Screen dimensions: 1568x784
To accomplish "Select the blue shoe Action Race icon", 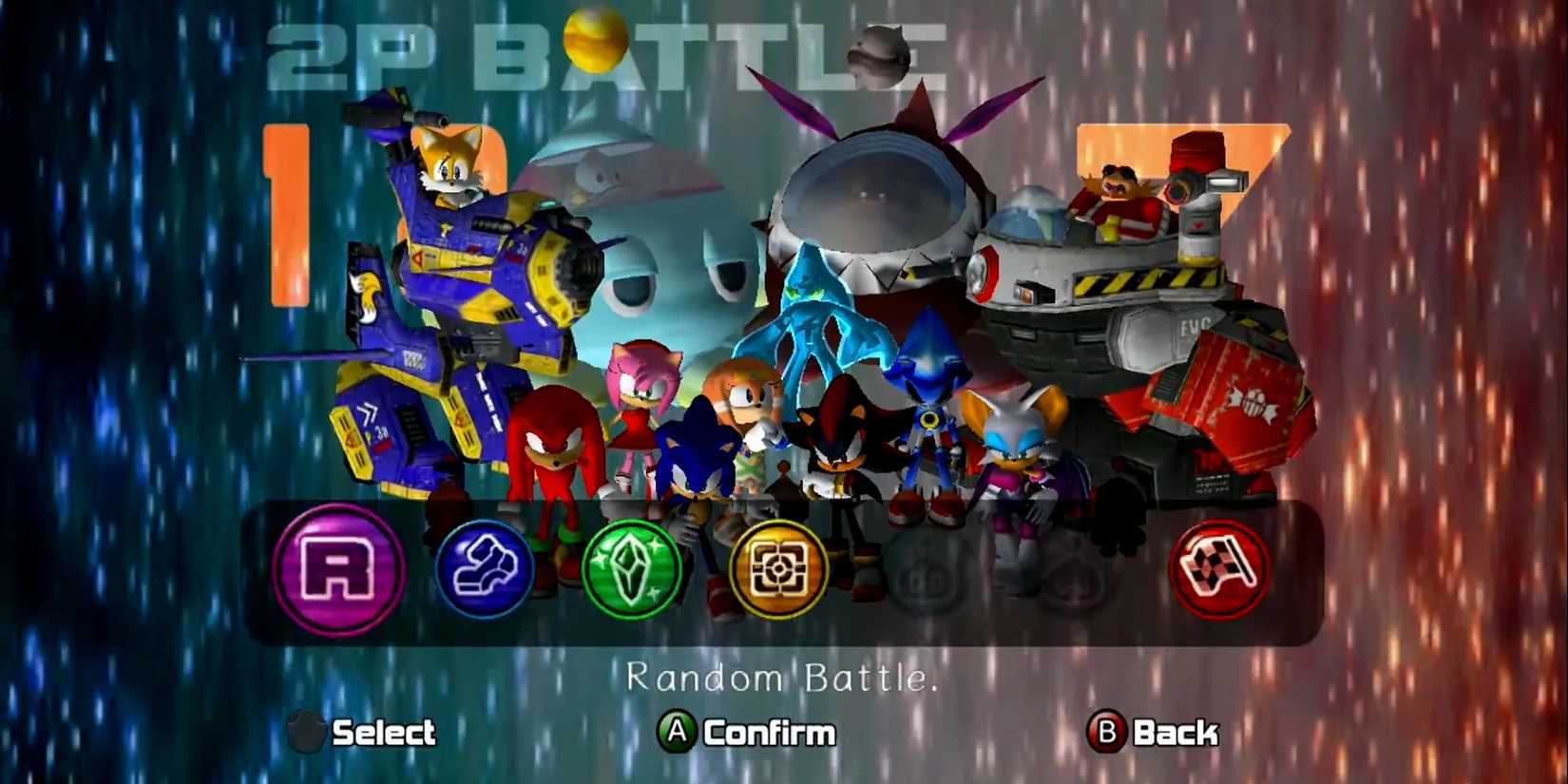I will click(x=487, y=570).
